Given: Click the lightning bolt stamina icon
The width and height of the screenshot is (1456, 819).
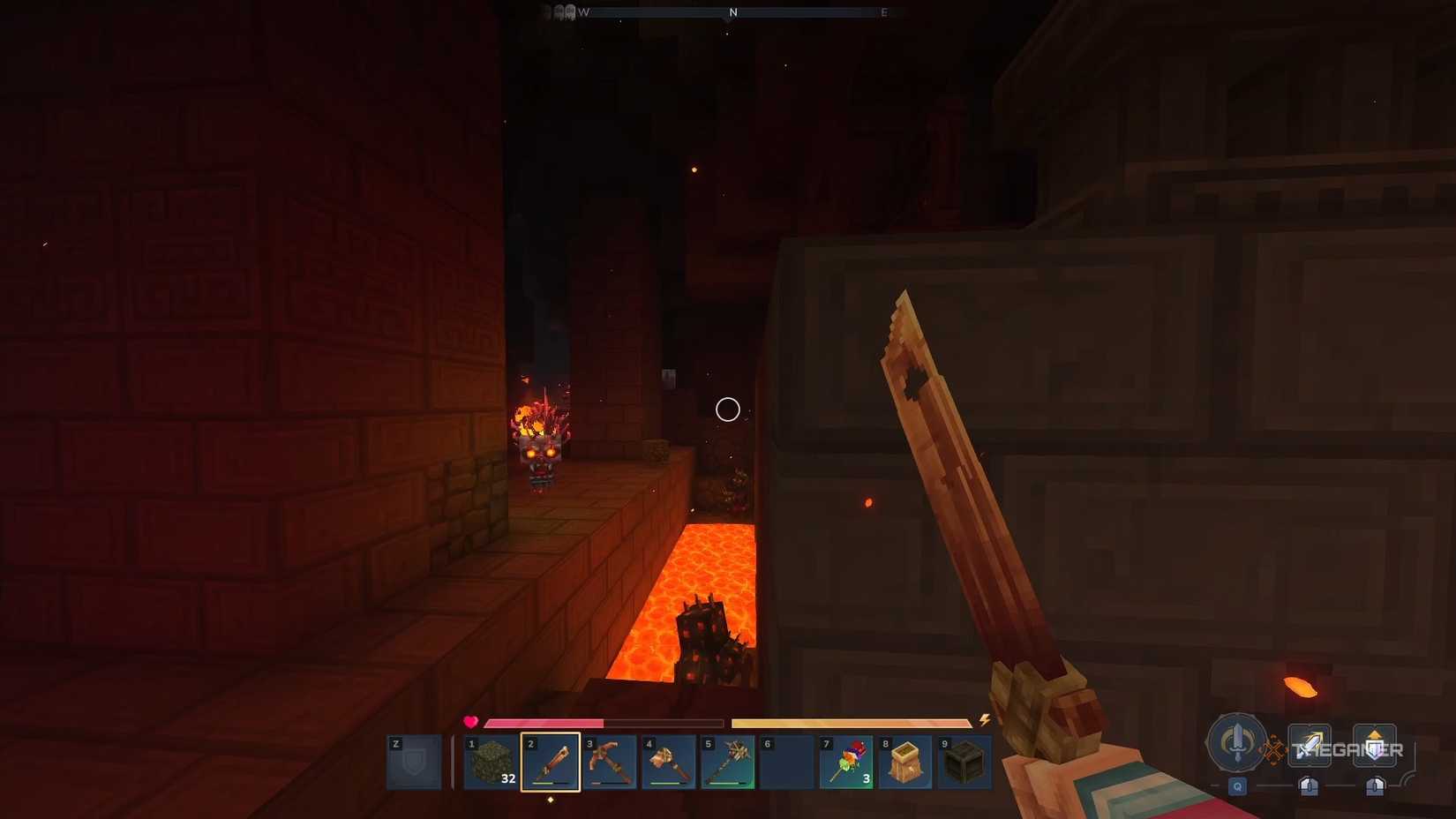Looking at the screenshot, I should 982,721.
